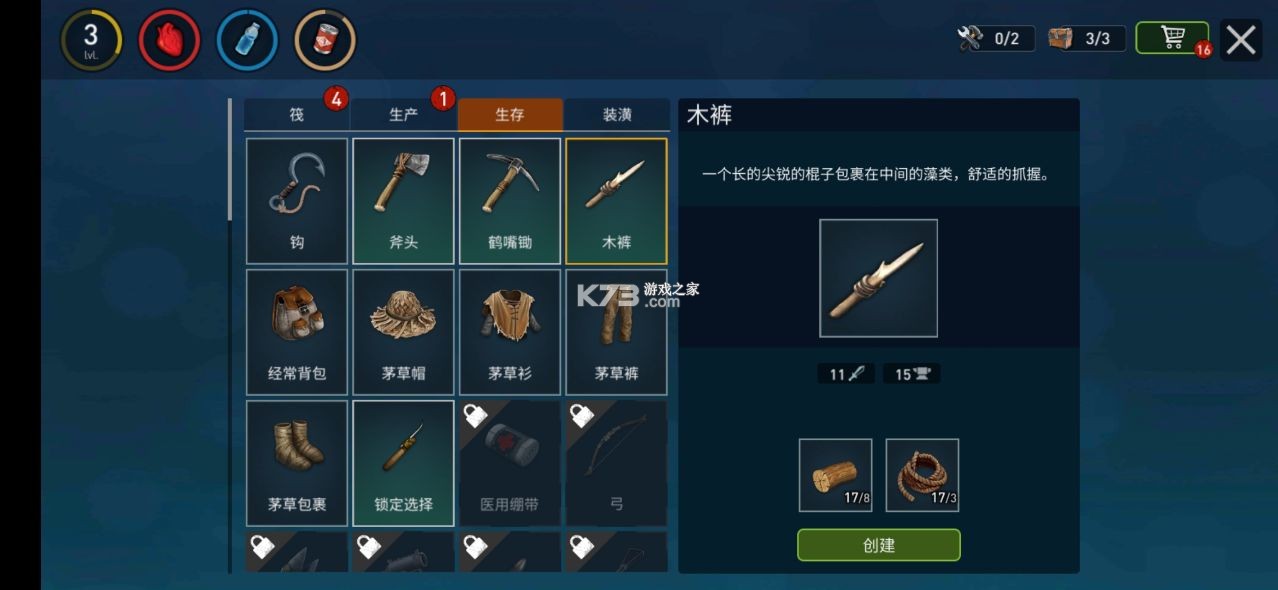The height and width of the screenshot is (590, 1278).
Task: Choose the 茅草裤 pants recipe
Action: tap(616, 331)
